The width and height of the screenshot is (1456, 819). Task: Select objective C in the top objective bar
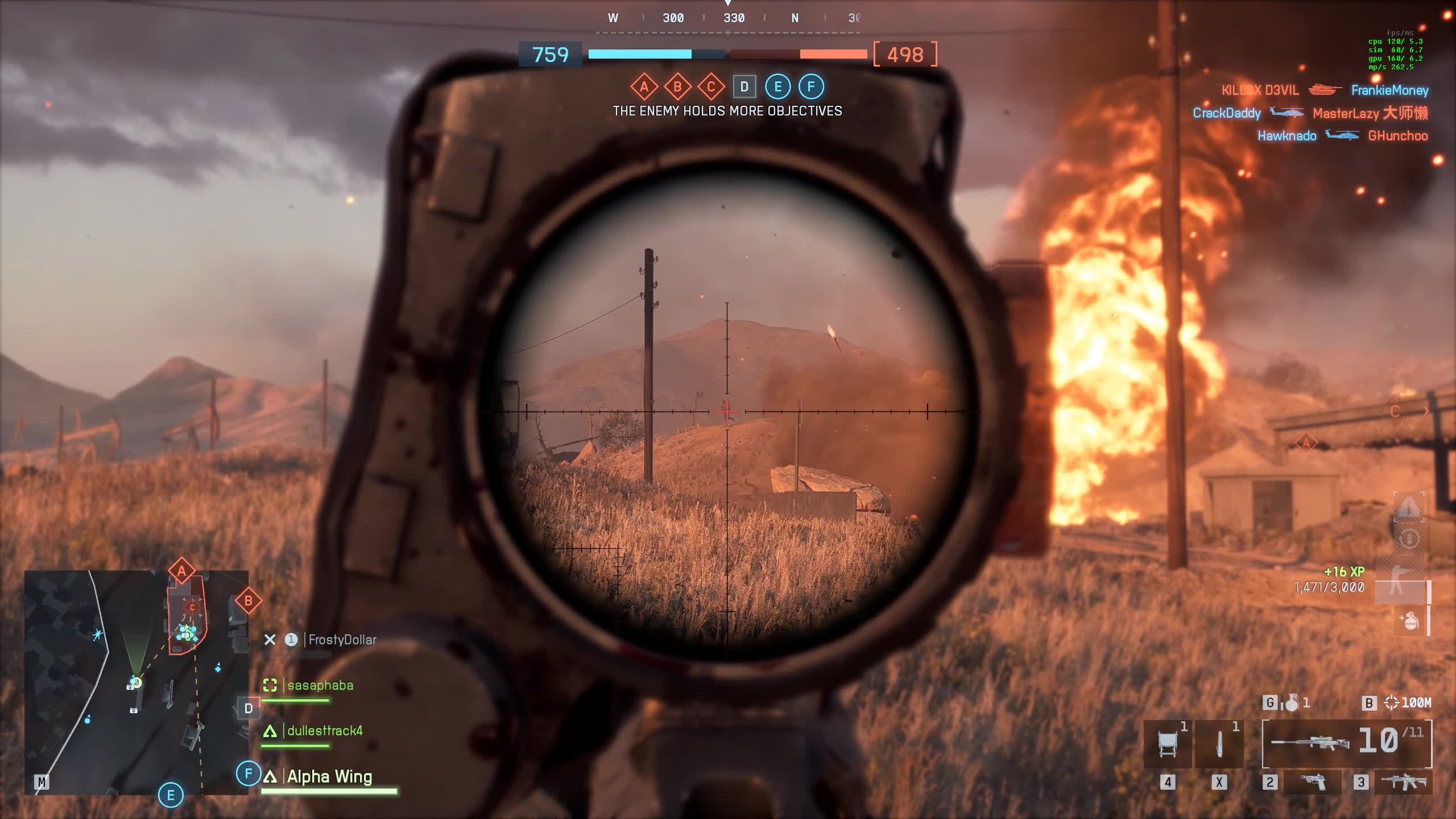point(711,87)
